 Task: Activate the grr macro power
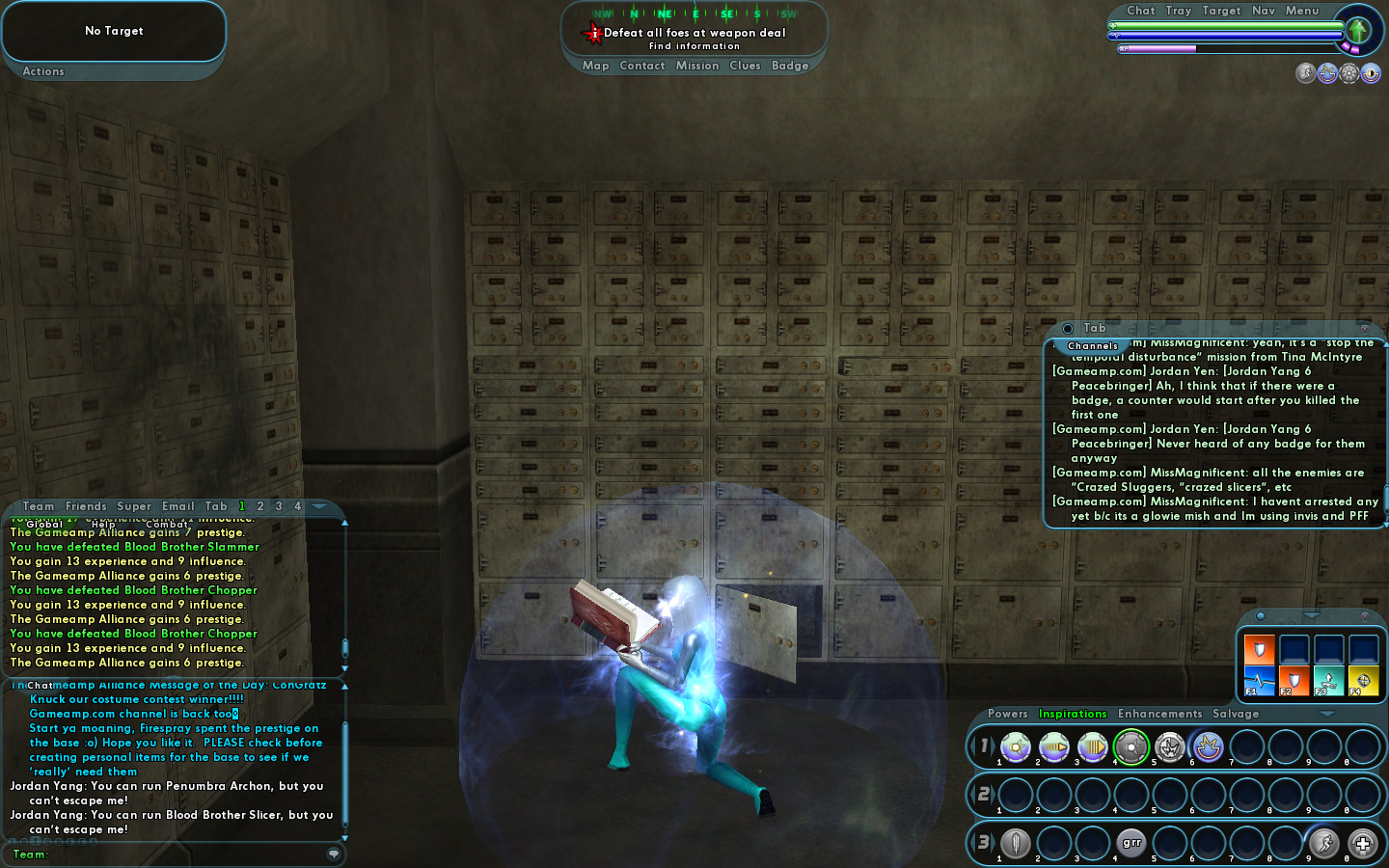coord(1131,844)
